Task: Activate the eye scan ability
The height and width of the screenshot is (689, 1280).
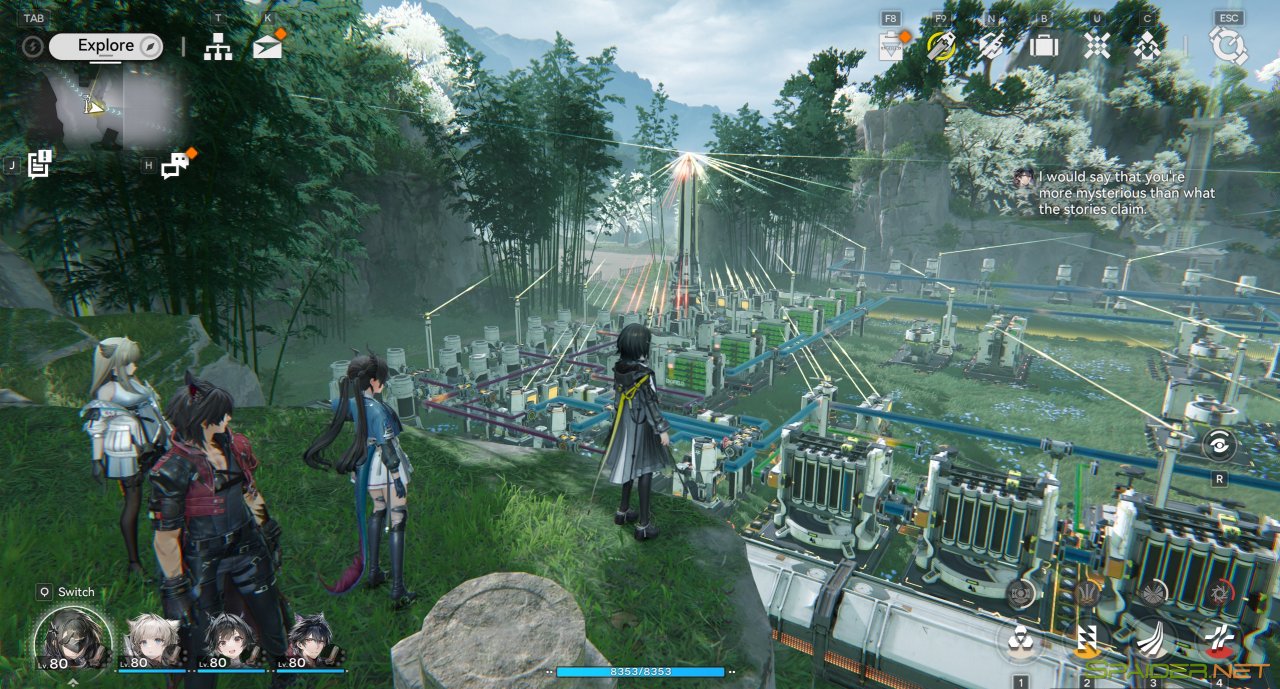Action: click(1219, 445)
